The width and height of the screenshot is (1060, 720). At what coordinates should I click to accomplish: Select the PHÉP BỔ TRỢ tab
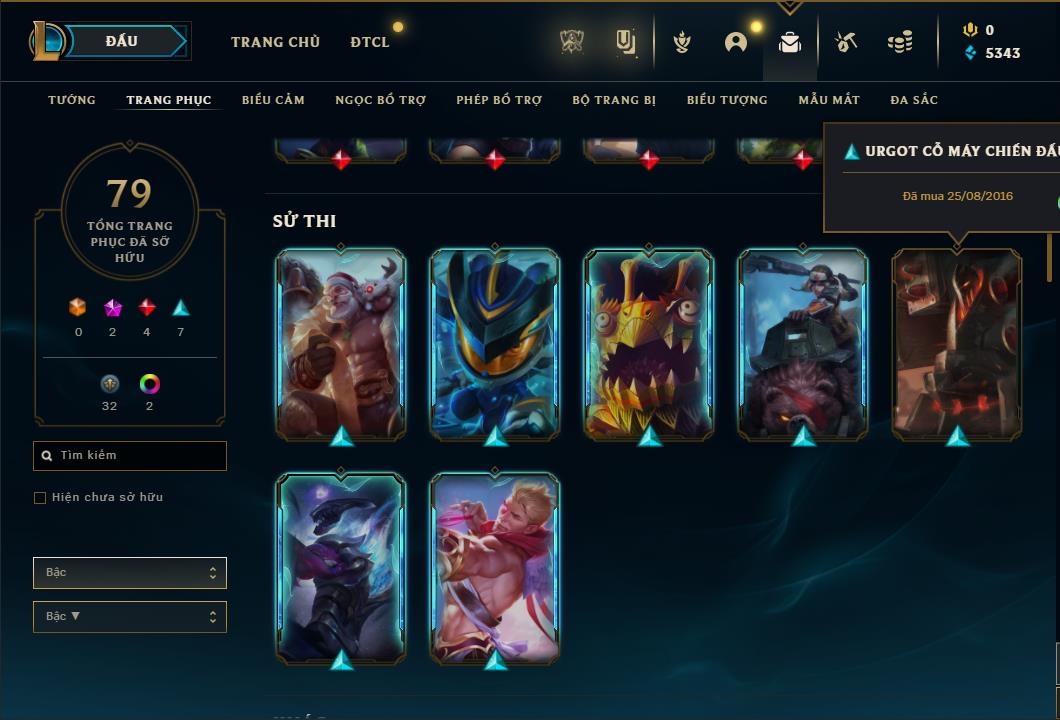coord(499,100)
